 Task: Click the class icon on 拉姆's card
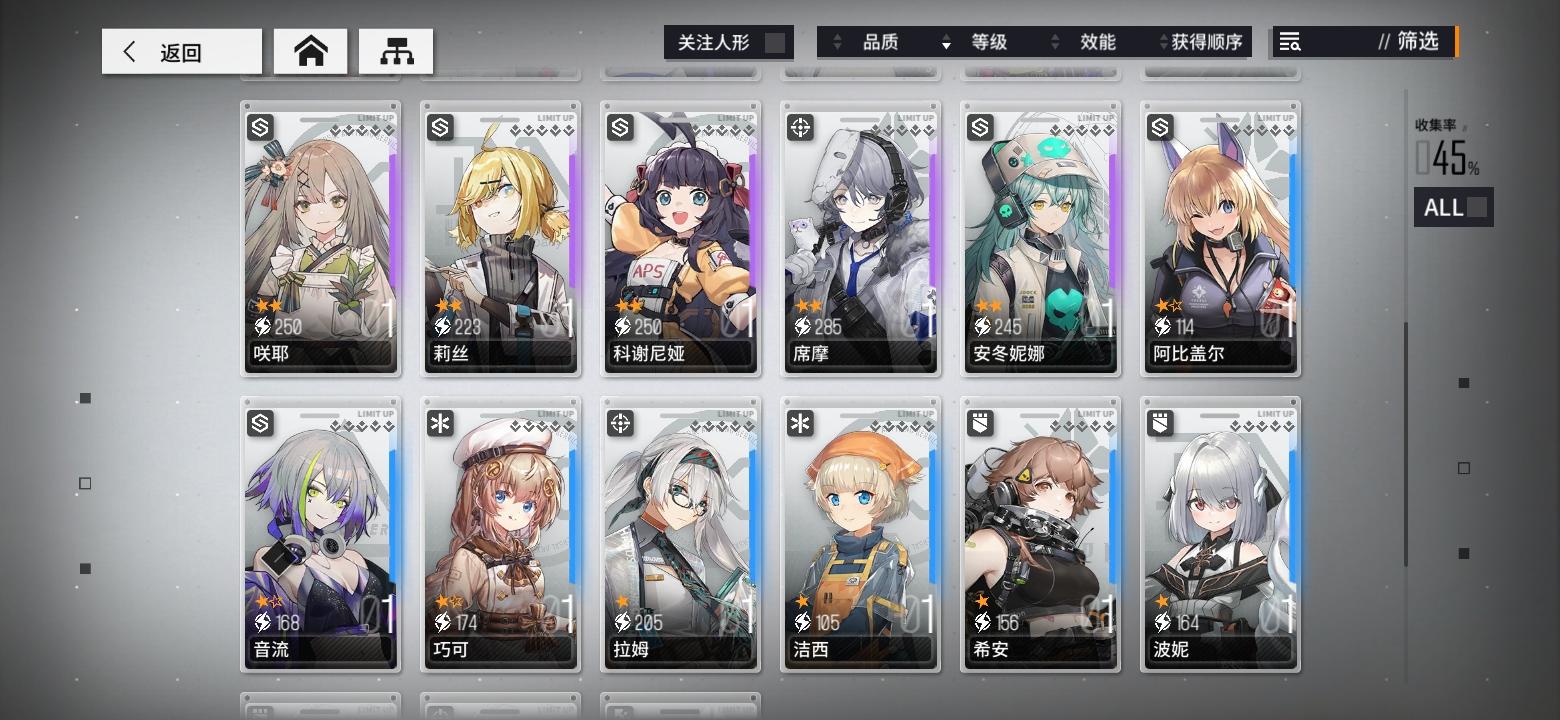pos(619,423)
